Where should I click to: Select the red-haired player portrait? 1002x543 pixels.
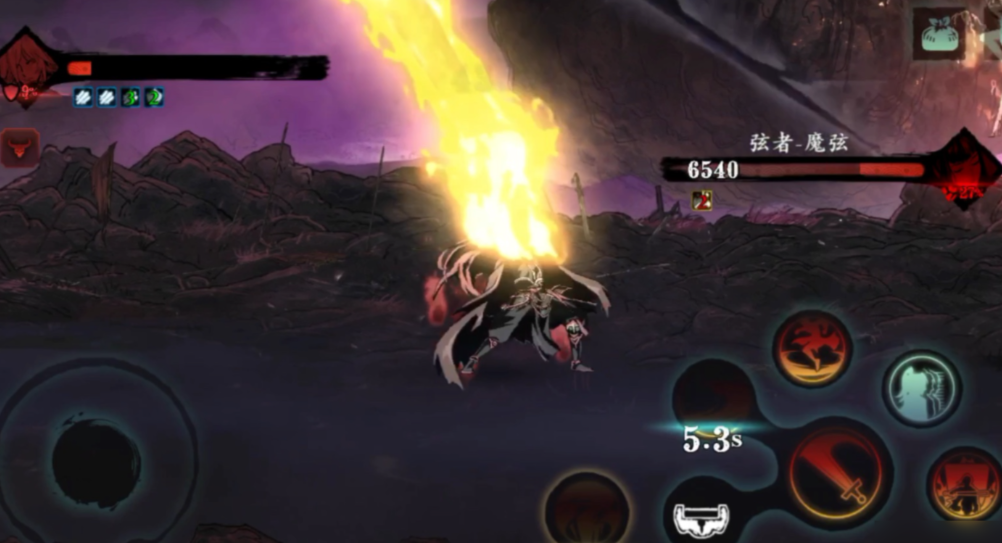point(30,68)
